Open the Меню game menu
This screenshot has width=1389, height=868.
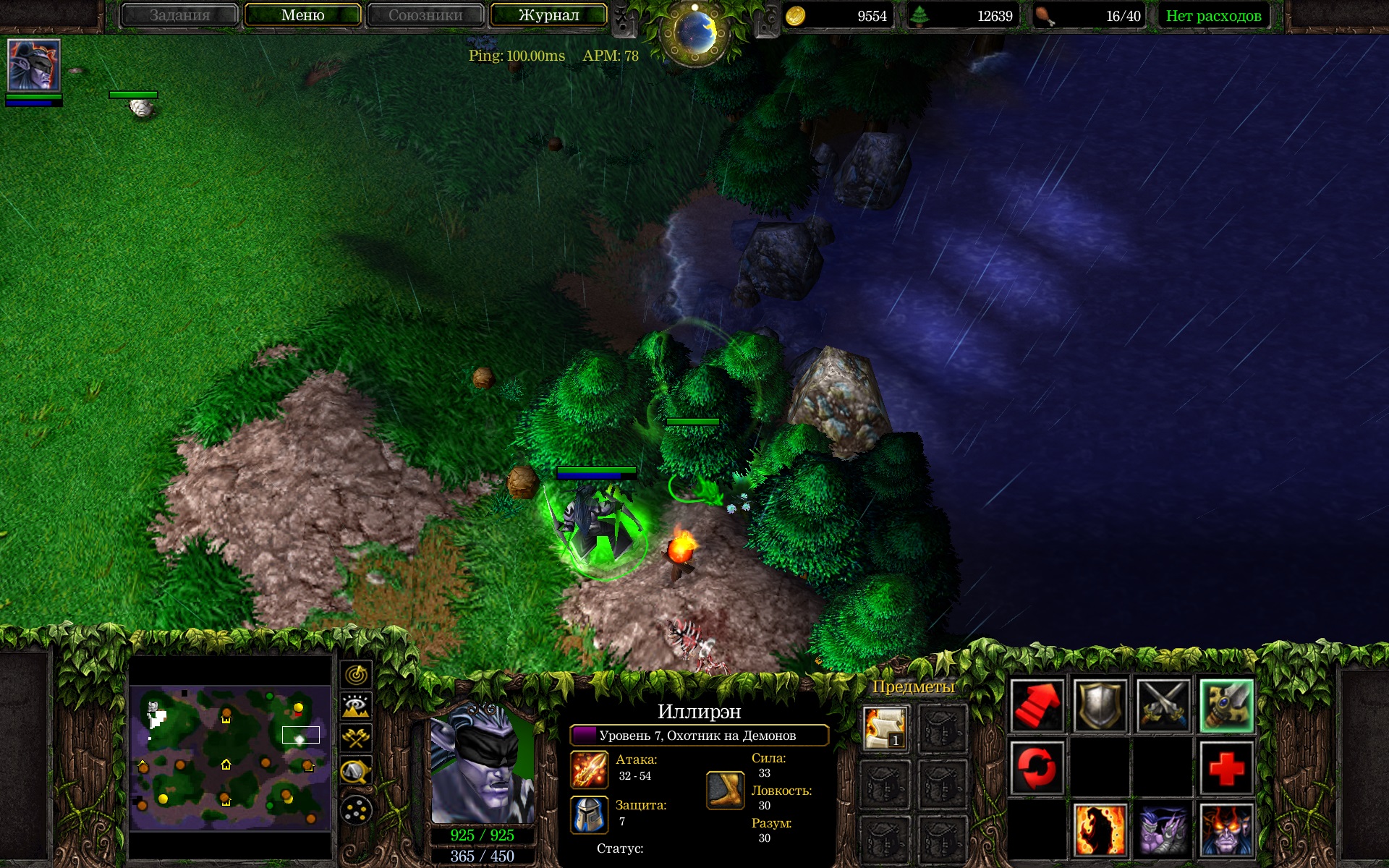click(302, 15)
